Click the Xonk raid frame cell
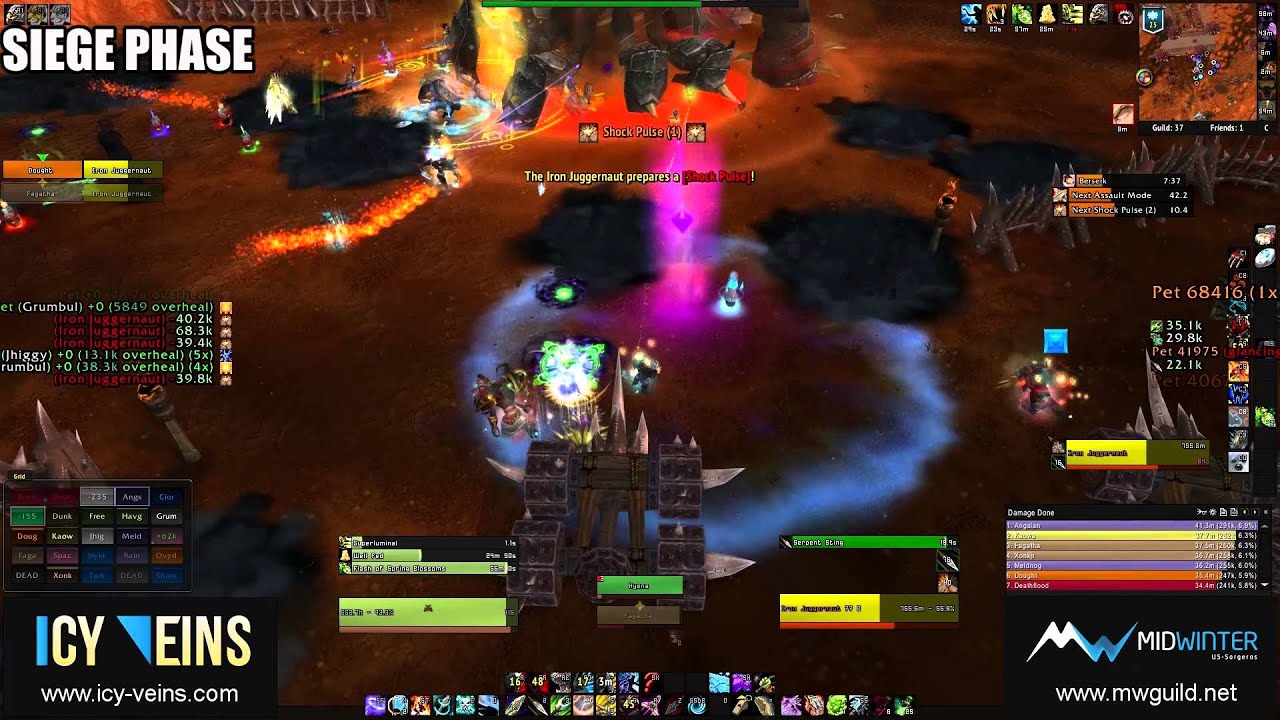 62,576
